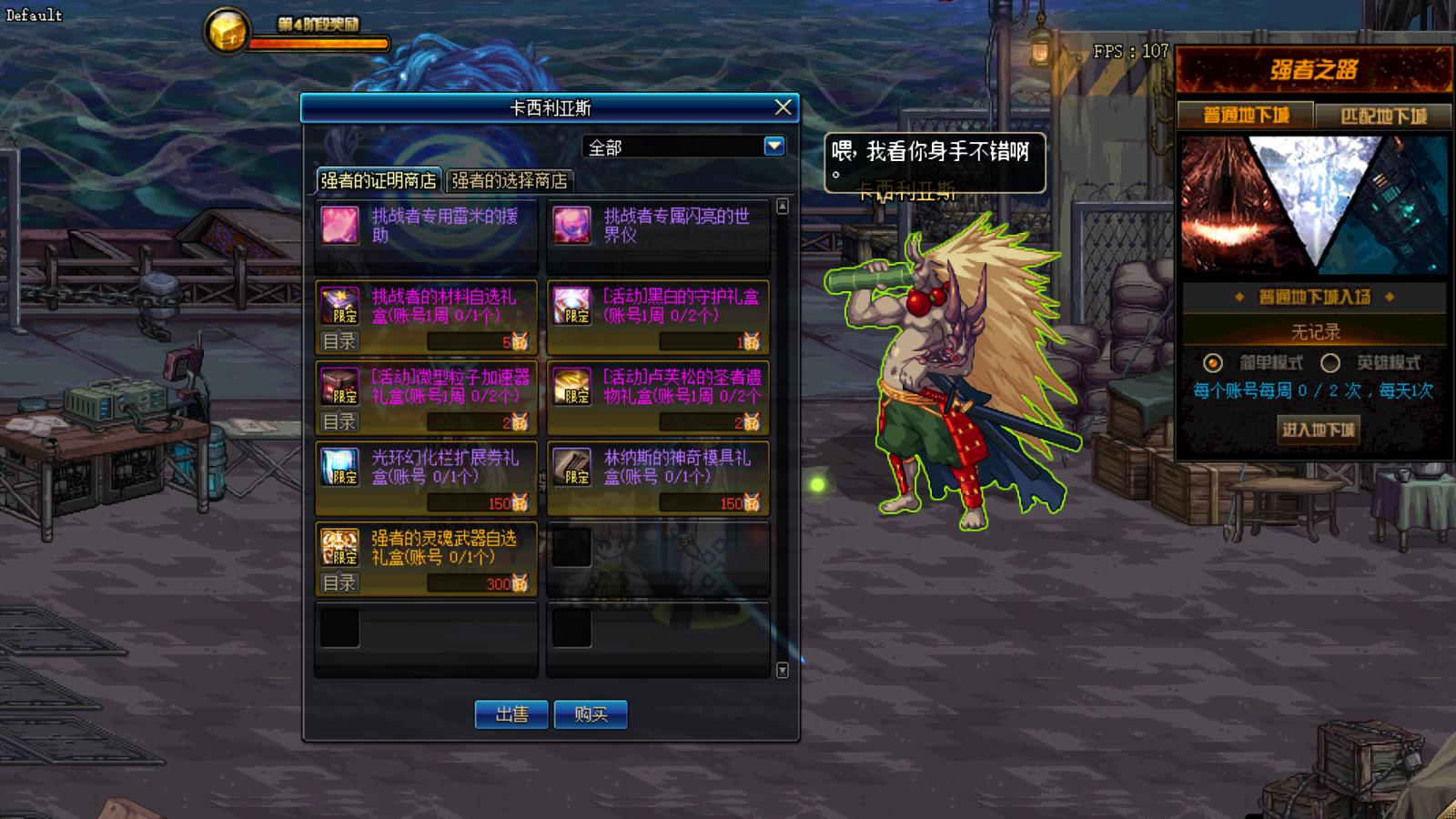This screenshot has width=1456, height=819.
Task: Select 光环幻化栏扩展券礼盒 item
Action: (x=426, y=468)
